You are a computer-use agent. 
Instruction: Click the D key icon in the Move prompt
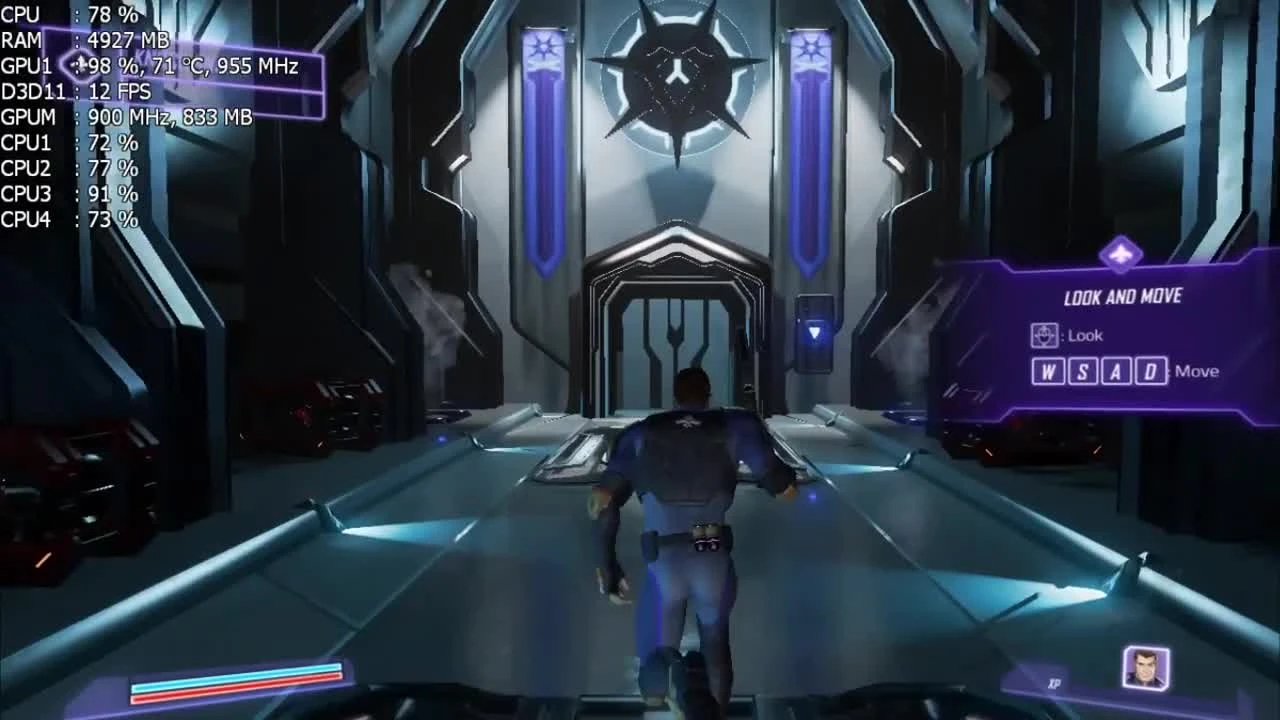tap(1151, 370)
